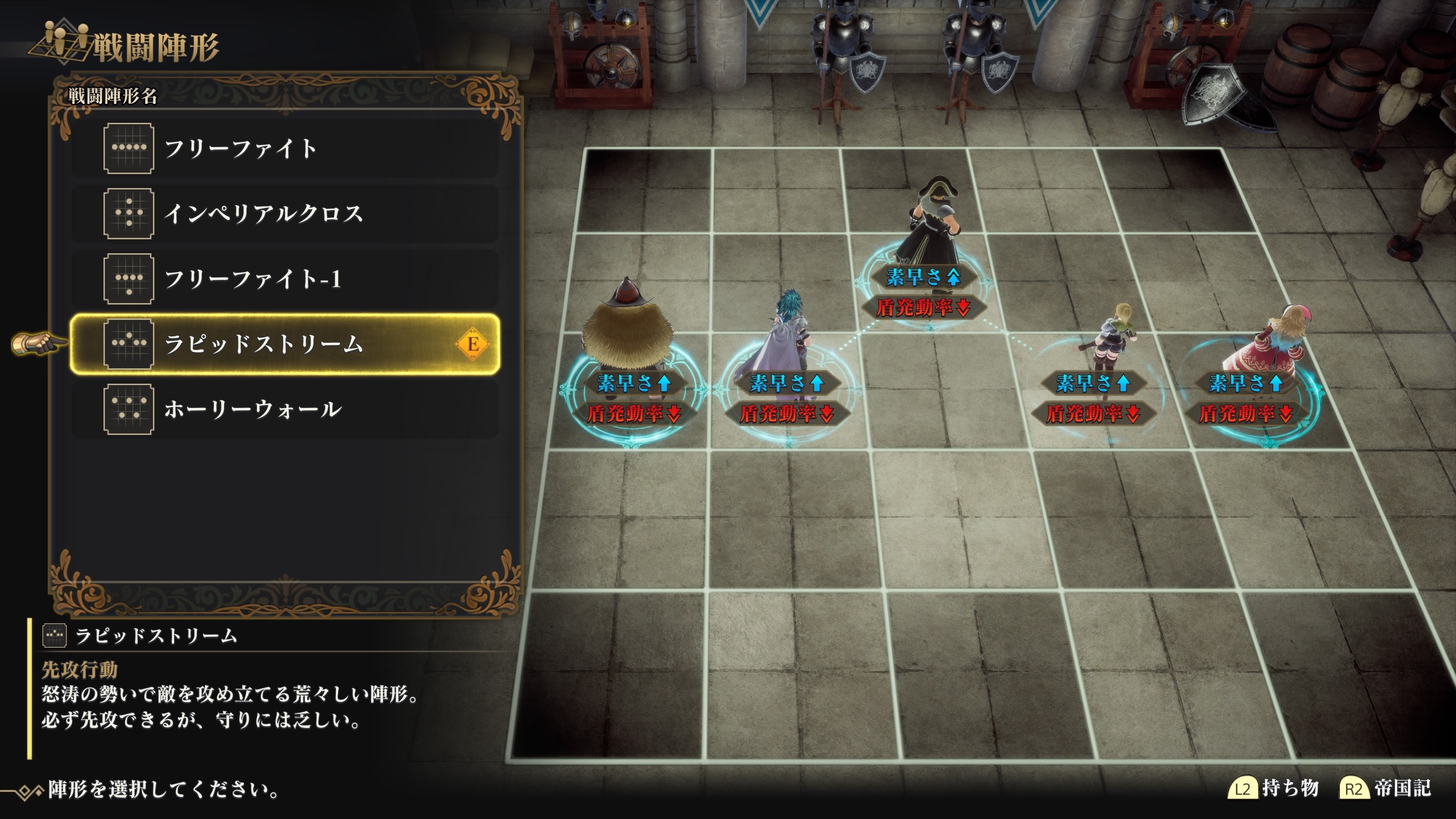Choose the インペリアルクロス formation
Image resolution: width=1456 pixels, height=819 pixels.
click(x=285, y=213)
